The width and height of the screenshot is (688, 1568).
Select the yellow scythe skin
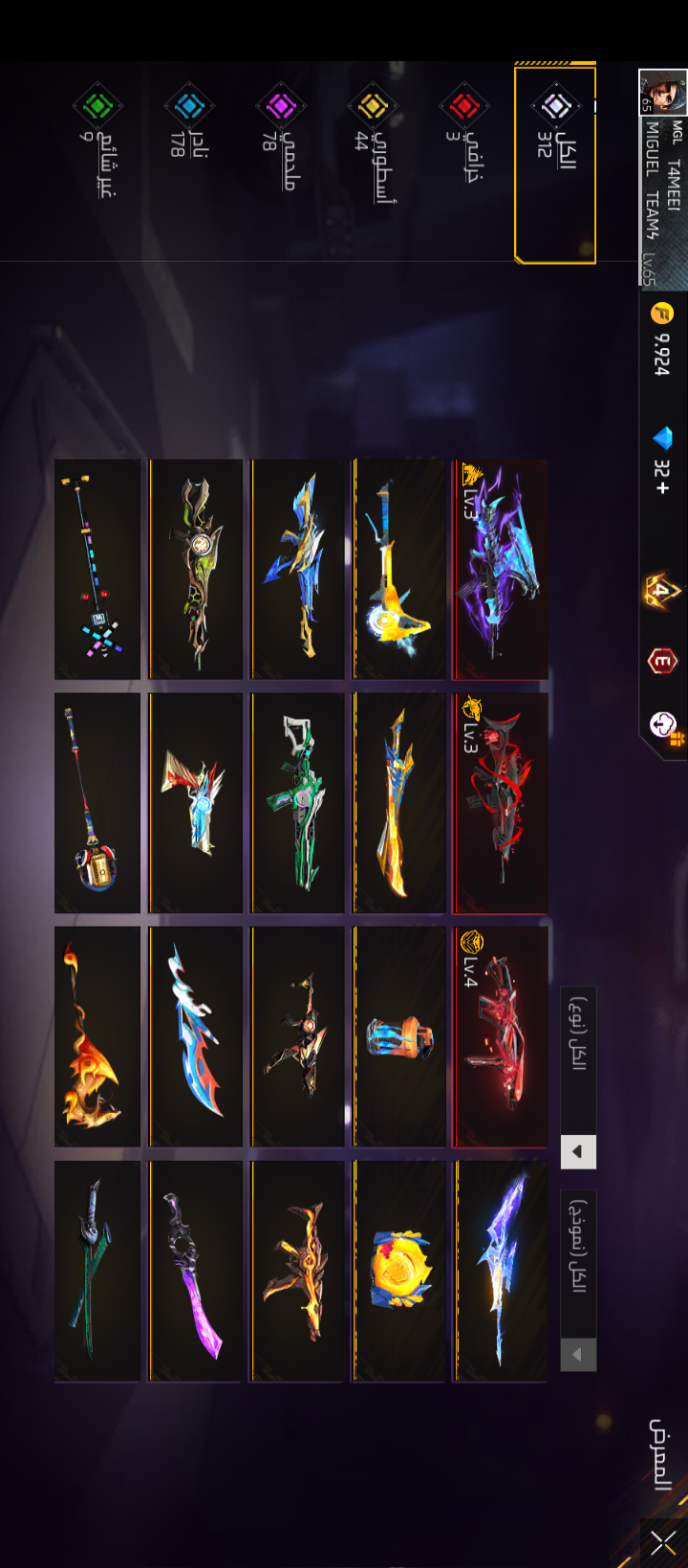pos(399,570)
